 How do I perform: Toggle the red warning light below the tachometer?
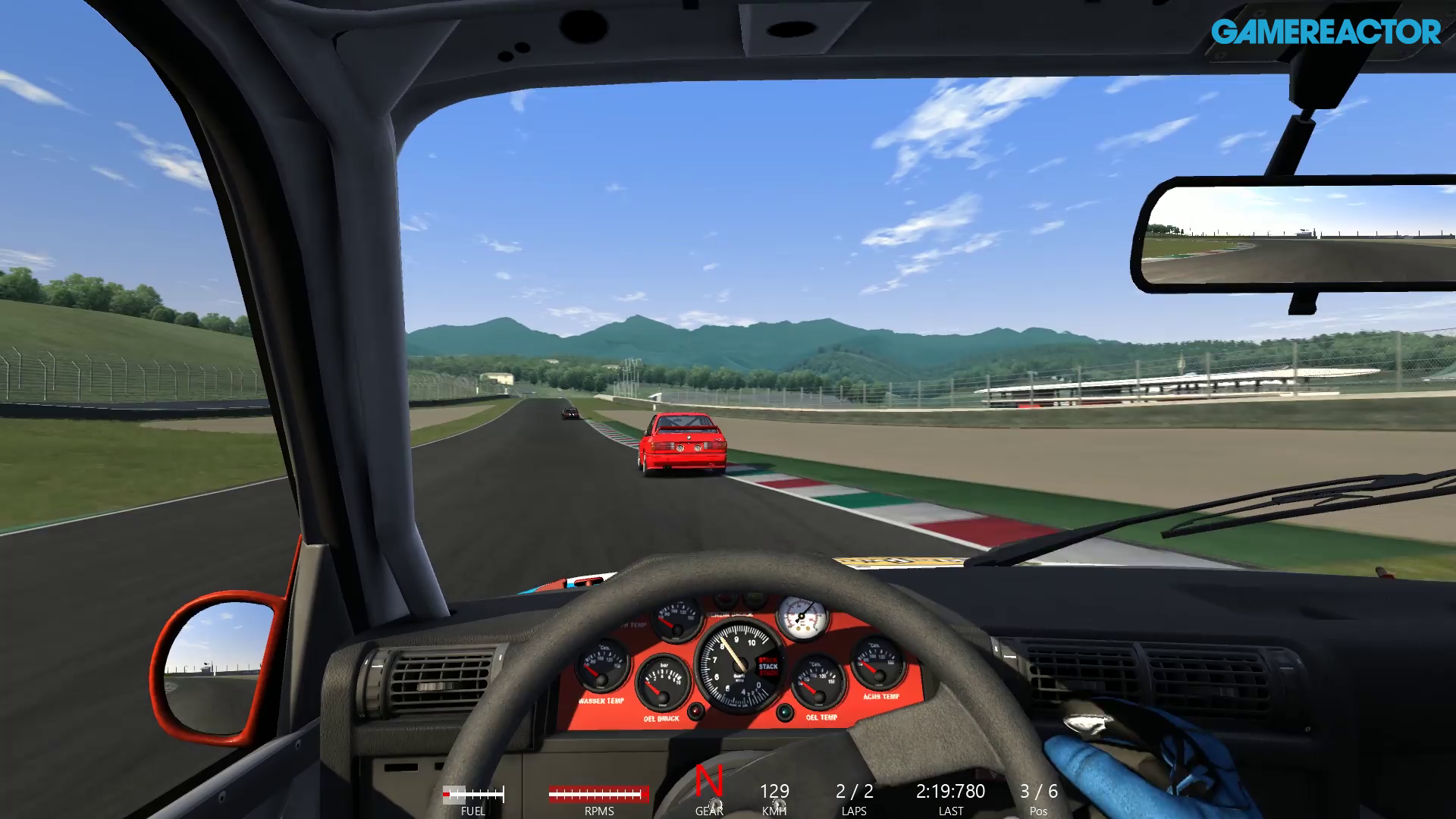point(696,711)
